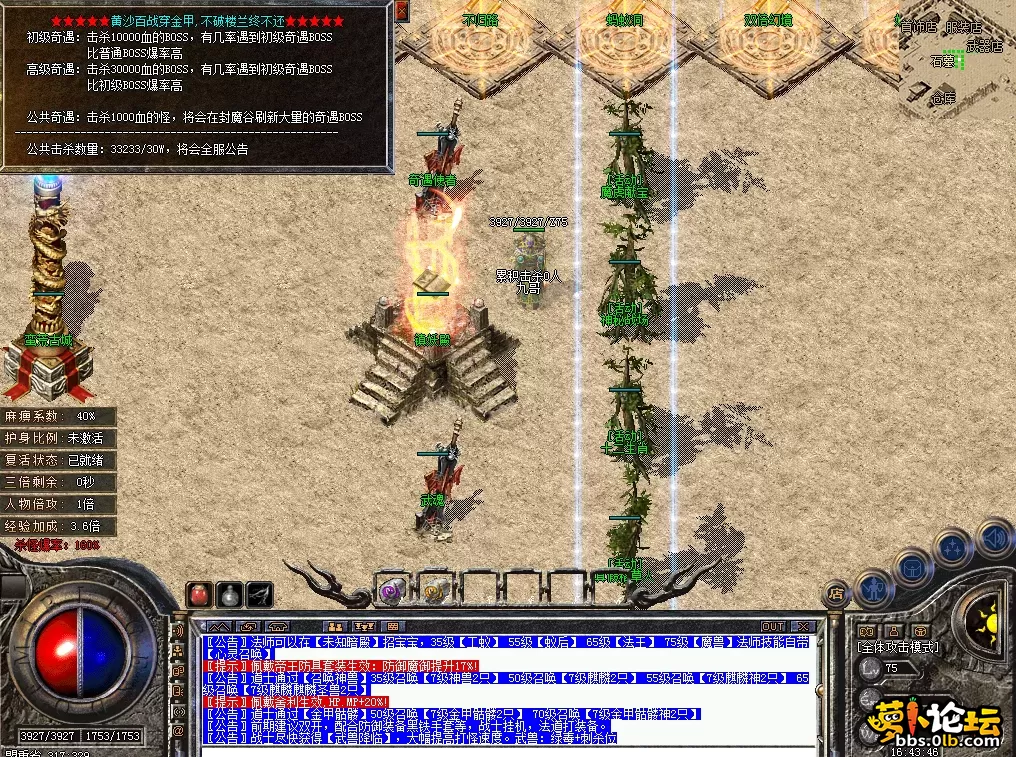The image size is (1016, 757).
Task: Click the mountain-shaped button above chat
Action: [x=218, y=627]
